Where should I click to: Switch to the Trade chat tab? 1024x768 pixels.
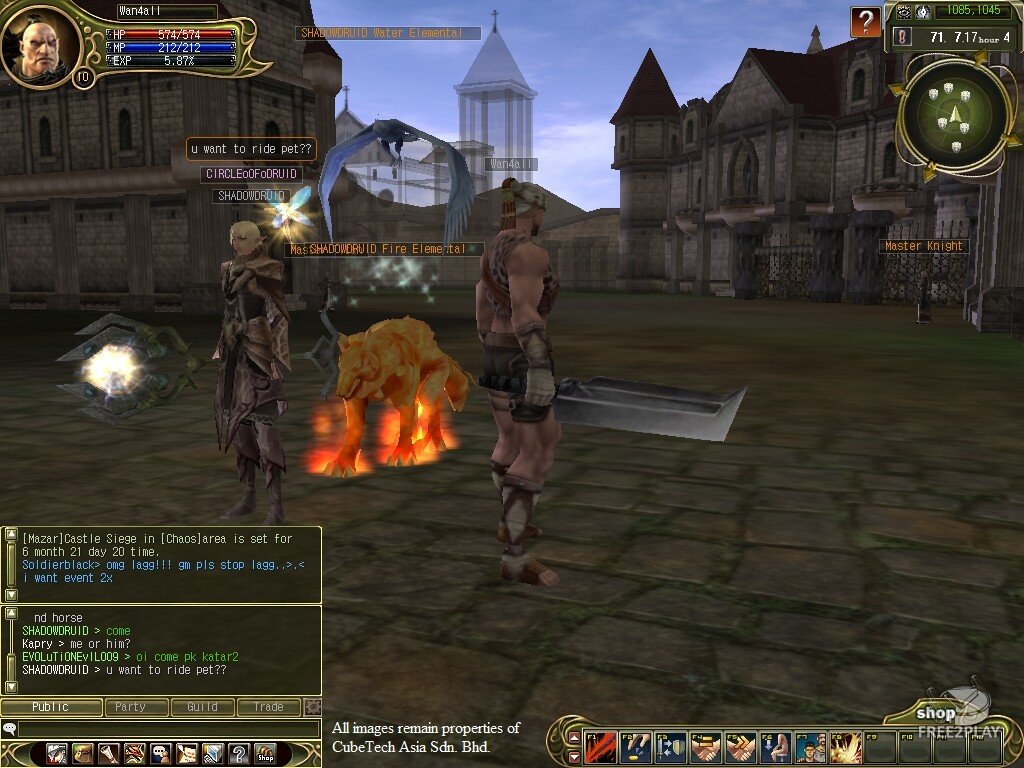268,707
